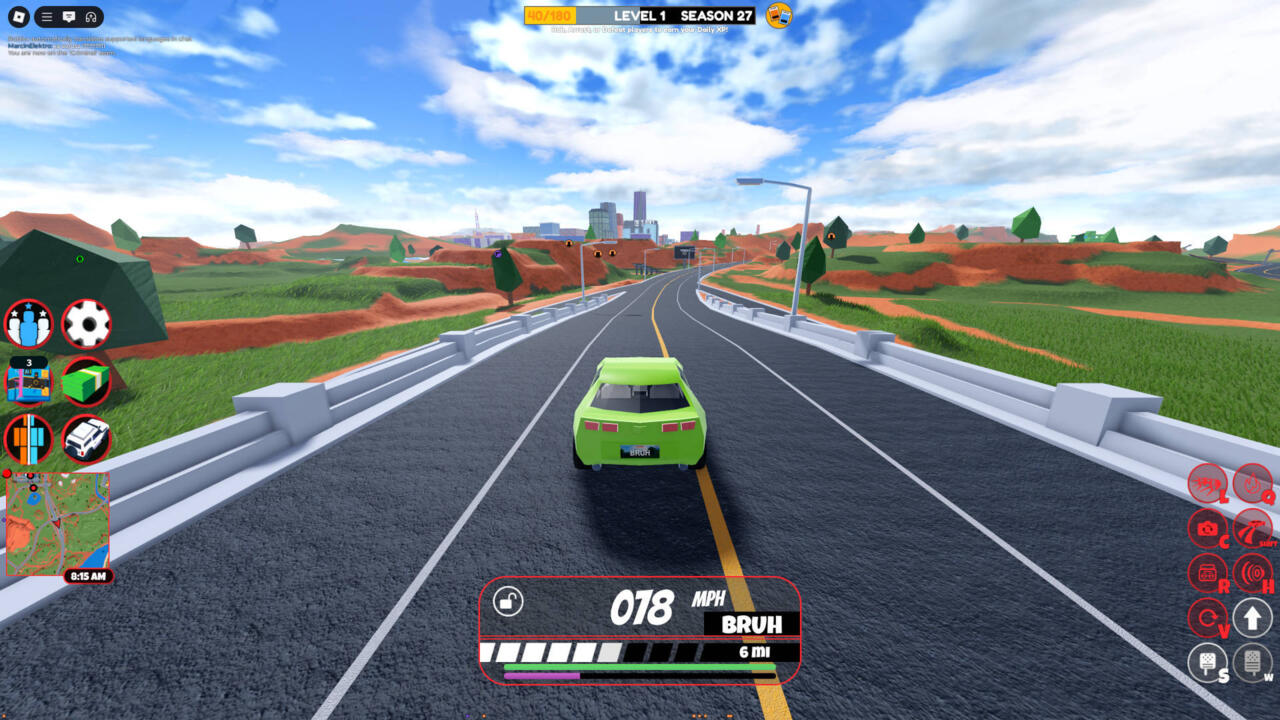
Task: Toggle the chat window speech-bubble icon
Action: 69,17
